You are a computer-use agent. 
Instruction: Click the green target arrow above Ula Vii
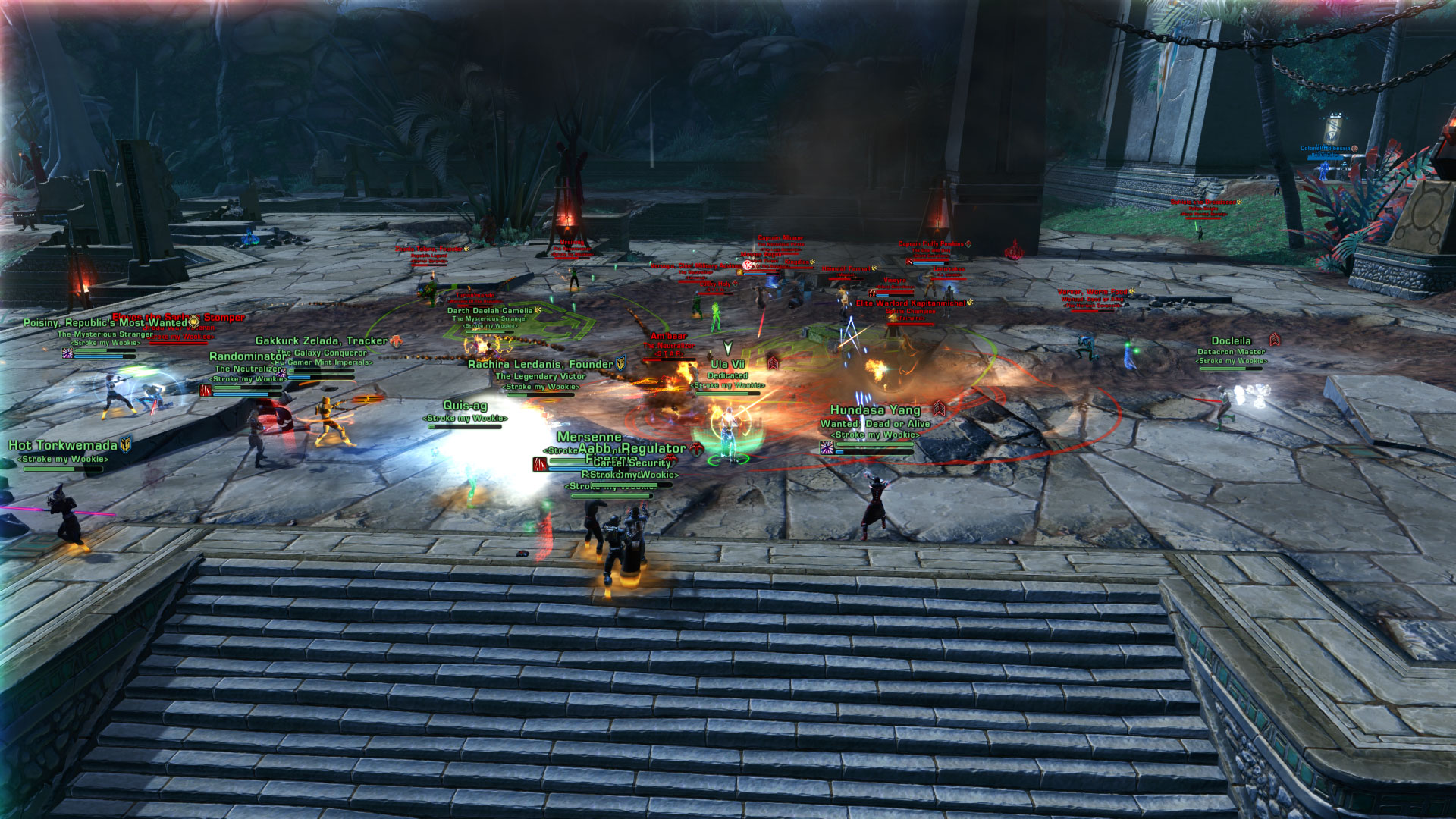point(728,347)
